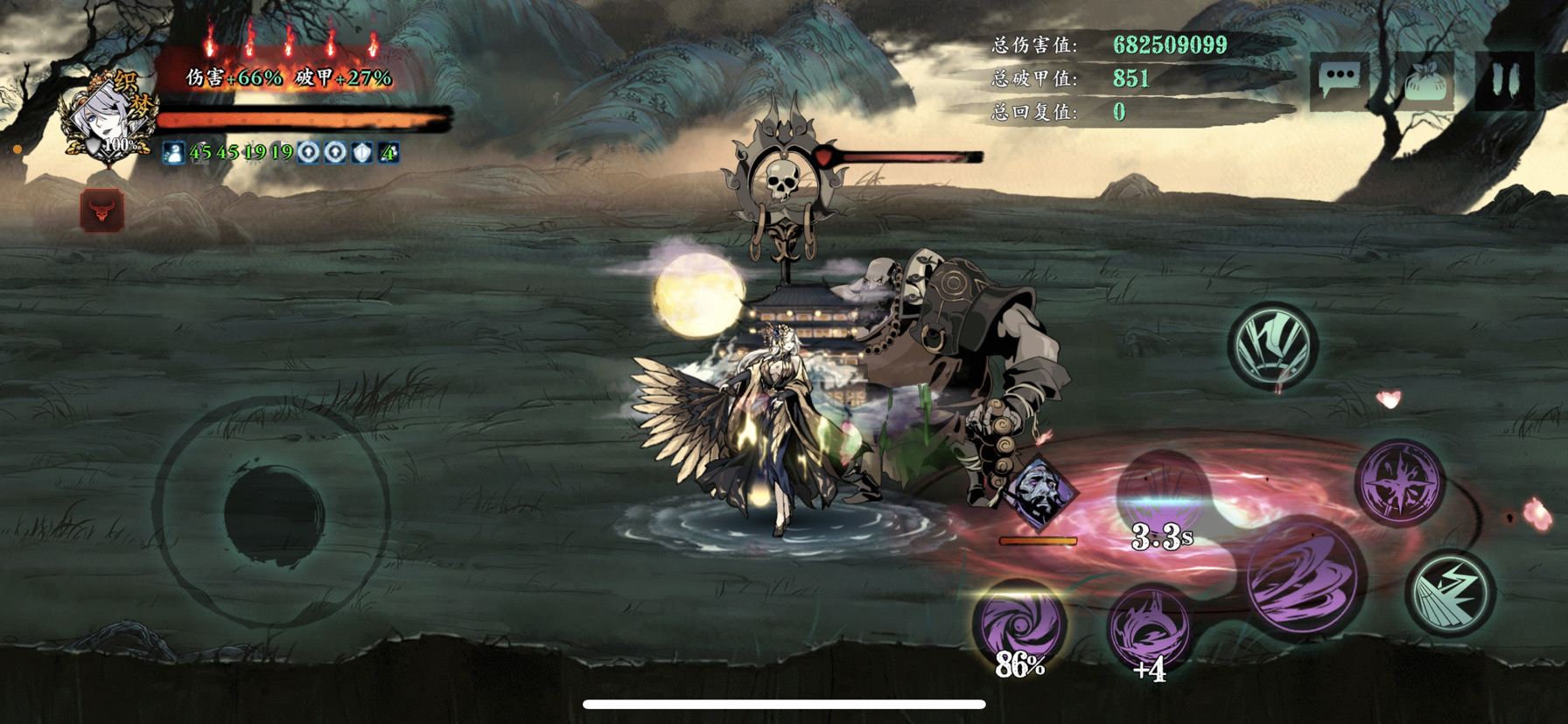Open the chat speech-bubble button
The height and width of the screenshot is (724, 1568).
1339,80
